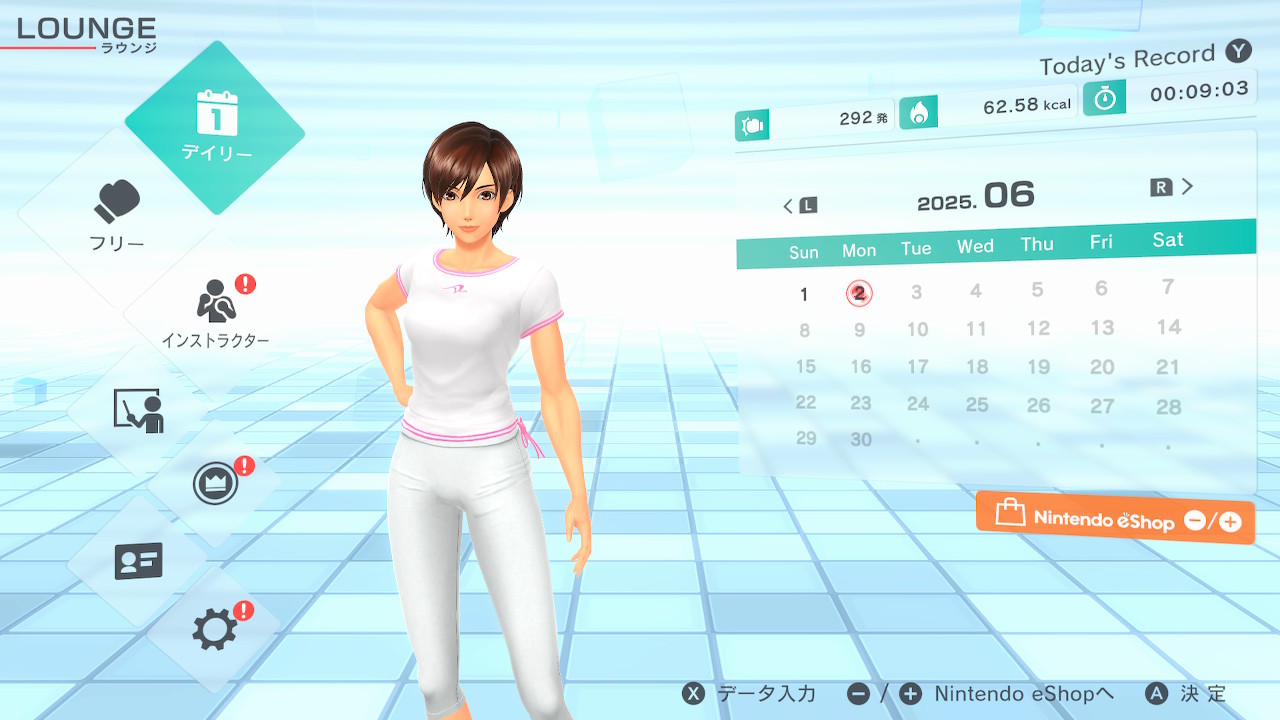Viewport: 1280px width, 720px height.
Task: Select June 2 on the calendar
Action: [x=859, y=293]
